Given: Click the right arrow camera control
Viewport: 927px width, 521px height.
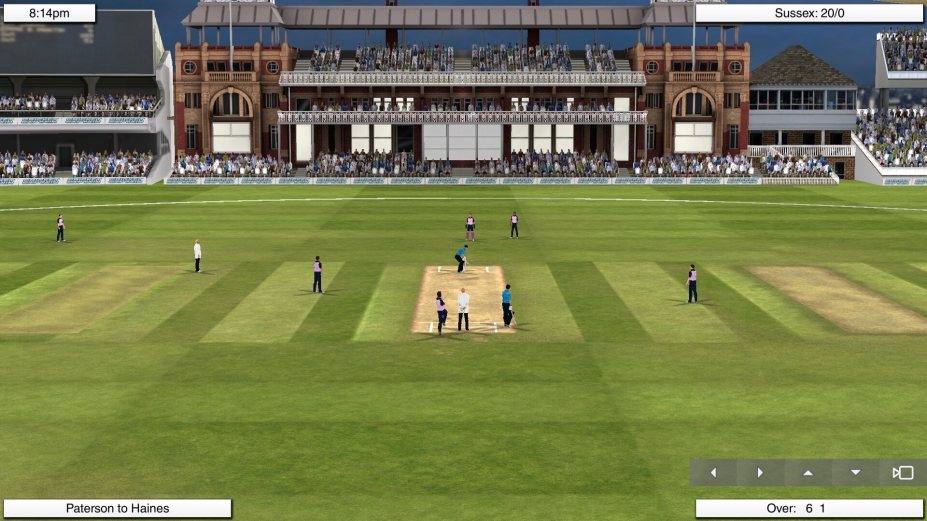Looking at the screenshot, I should [x=760, y=473].
